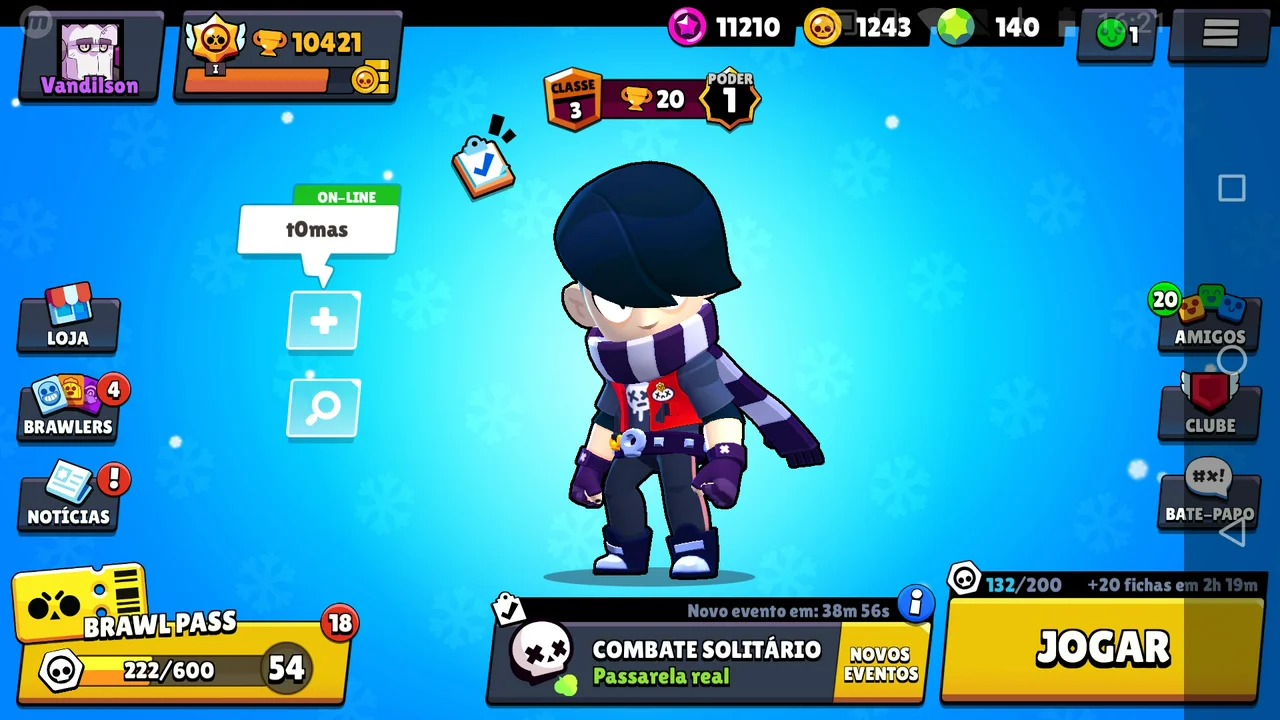View Vandiilson's player profile
1280x720 pixels.
coord(90,58)
